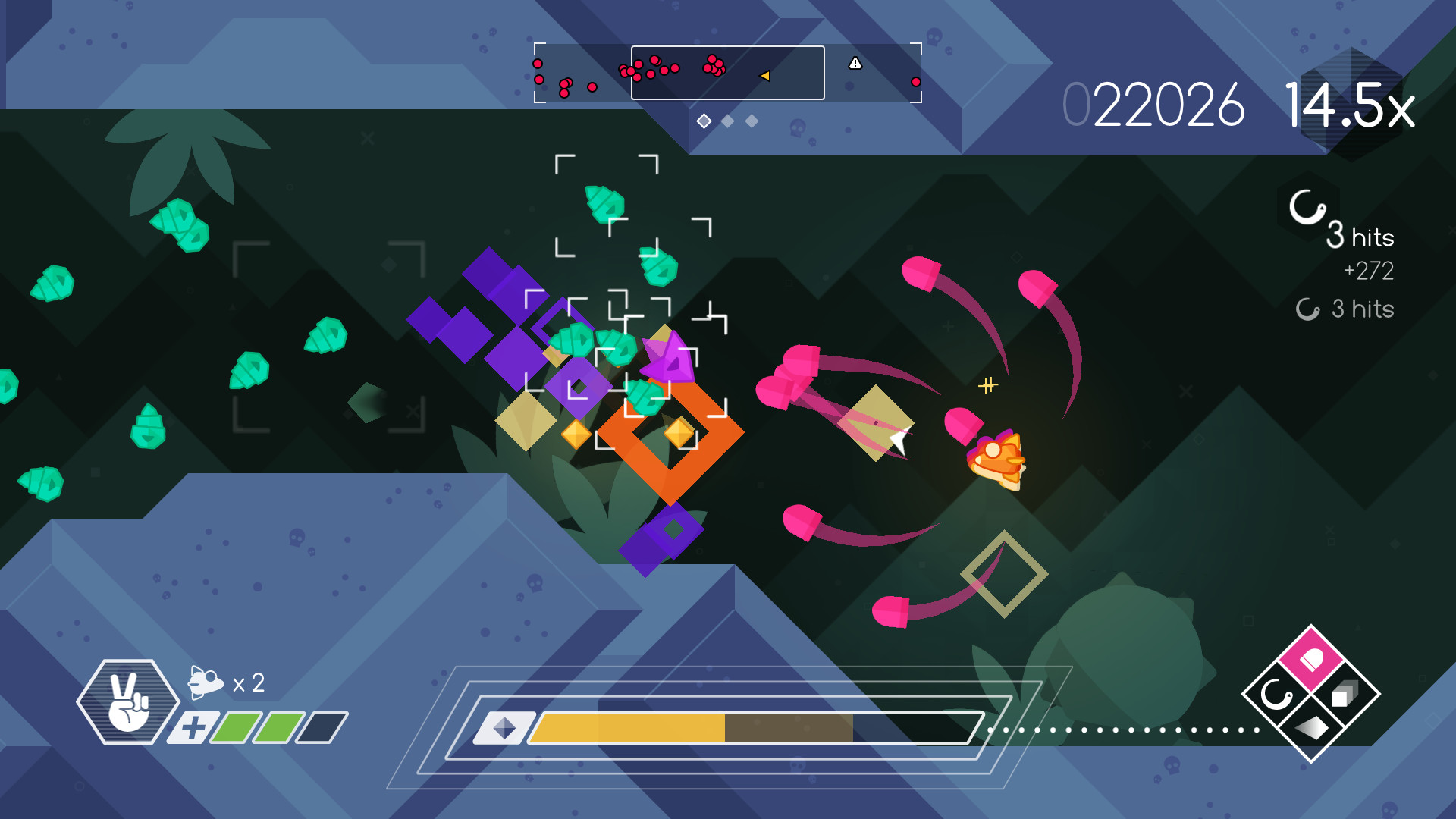The image size is (1456, 819).
Task: Select the blast cube weapon icon
Action: (x=1344, y=695)
